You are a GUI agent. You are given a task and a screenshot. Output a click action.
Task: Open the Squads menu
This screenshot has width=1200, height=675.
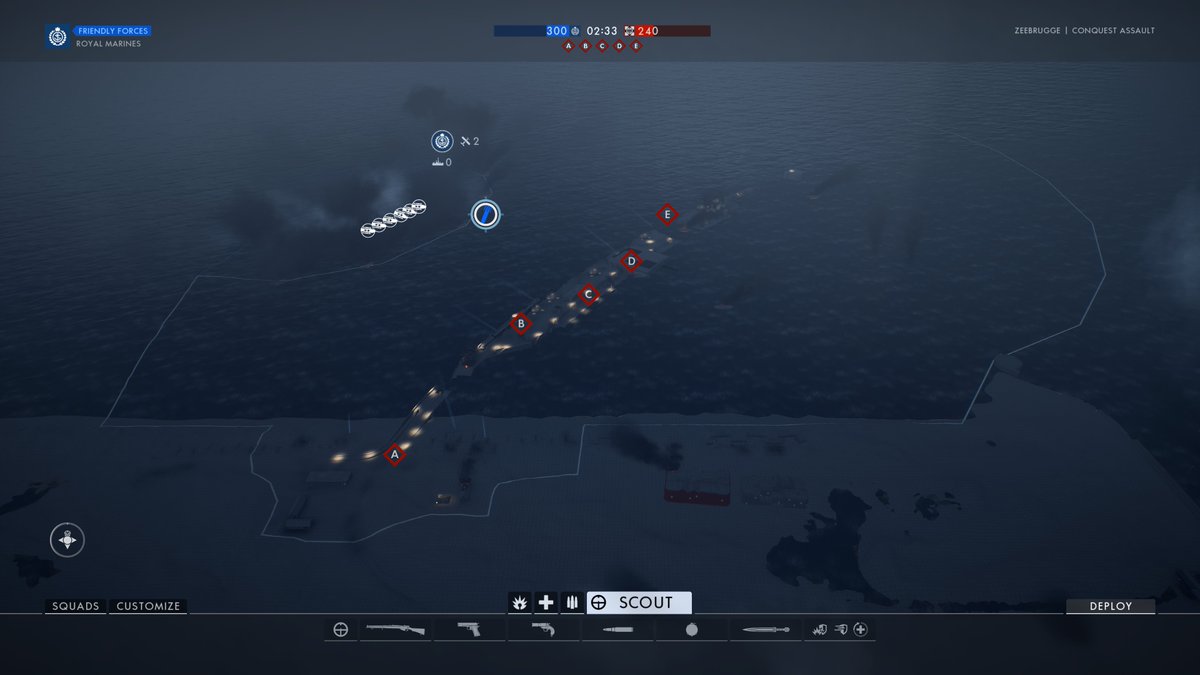(76, 606)
